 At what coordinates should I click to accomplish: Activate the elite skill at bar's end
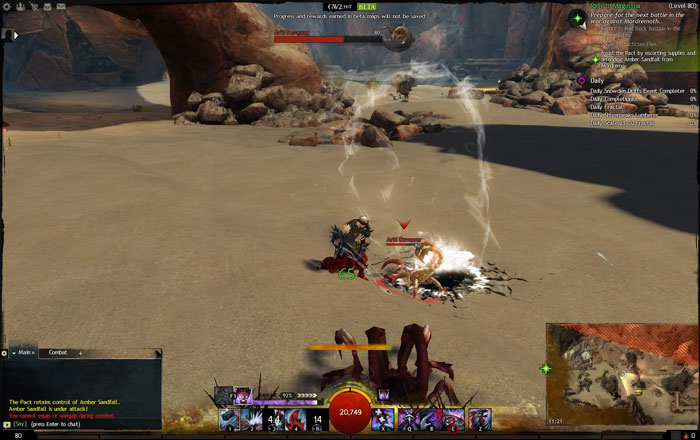point(480,419)
